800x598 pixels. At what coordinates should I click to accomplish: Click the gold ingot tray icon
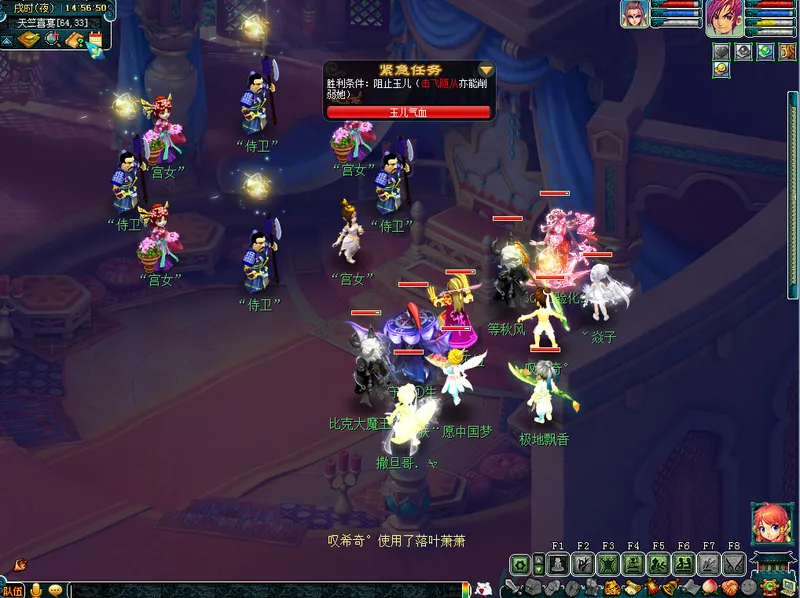pos(27,39)
